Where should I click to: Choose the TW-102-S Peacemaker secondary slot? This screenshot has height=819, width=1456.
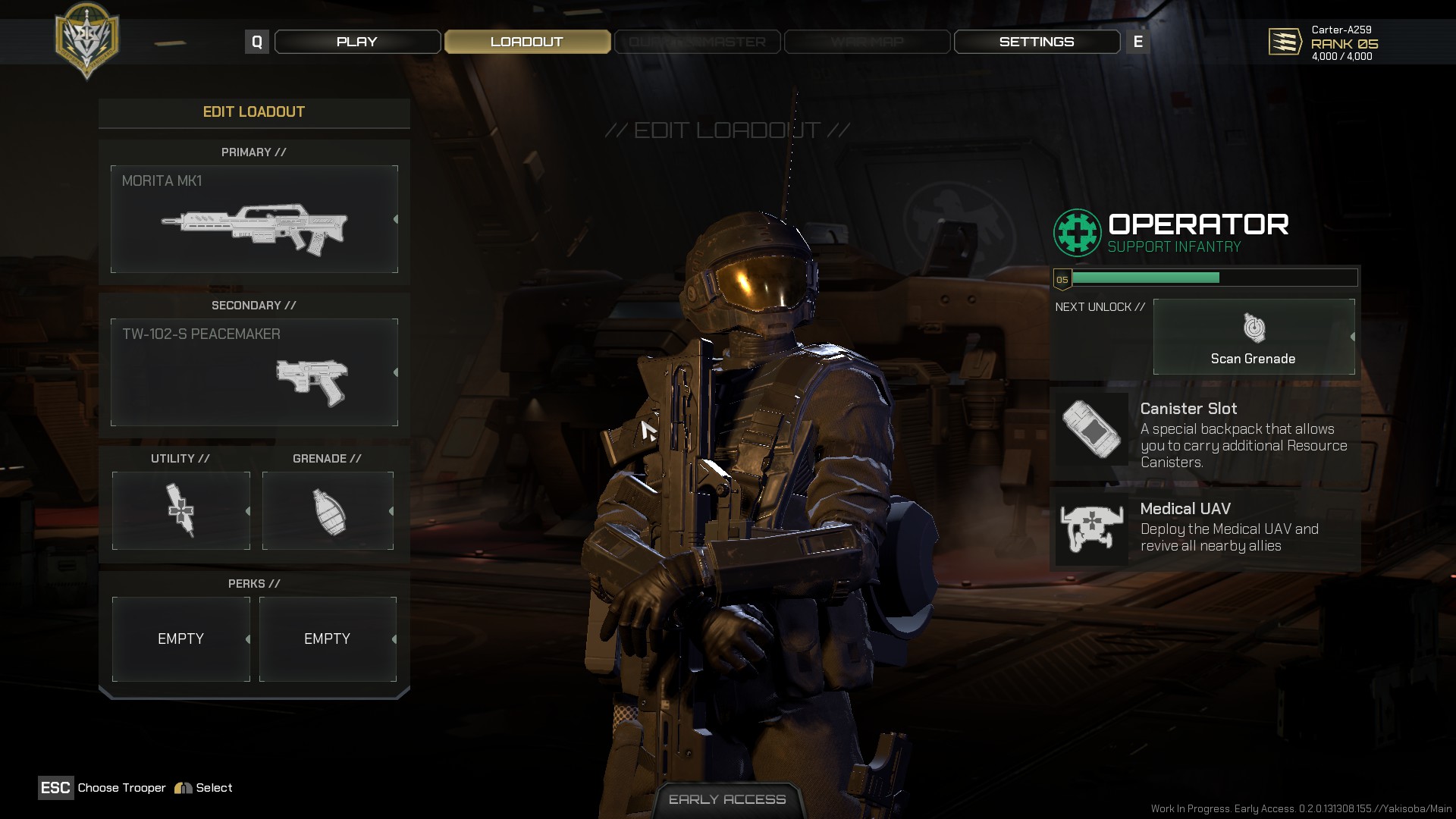254,372
